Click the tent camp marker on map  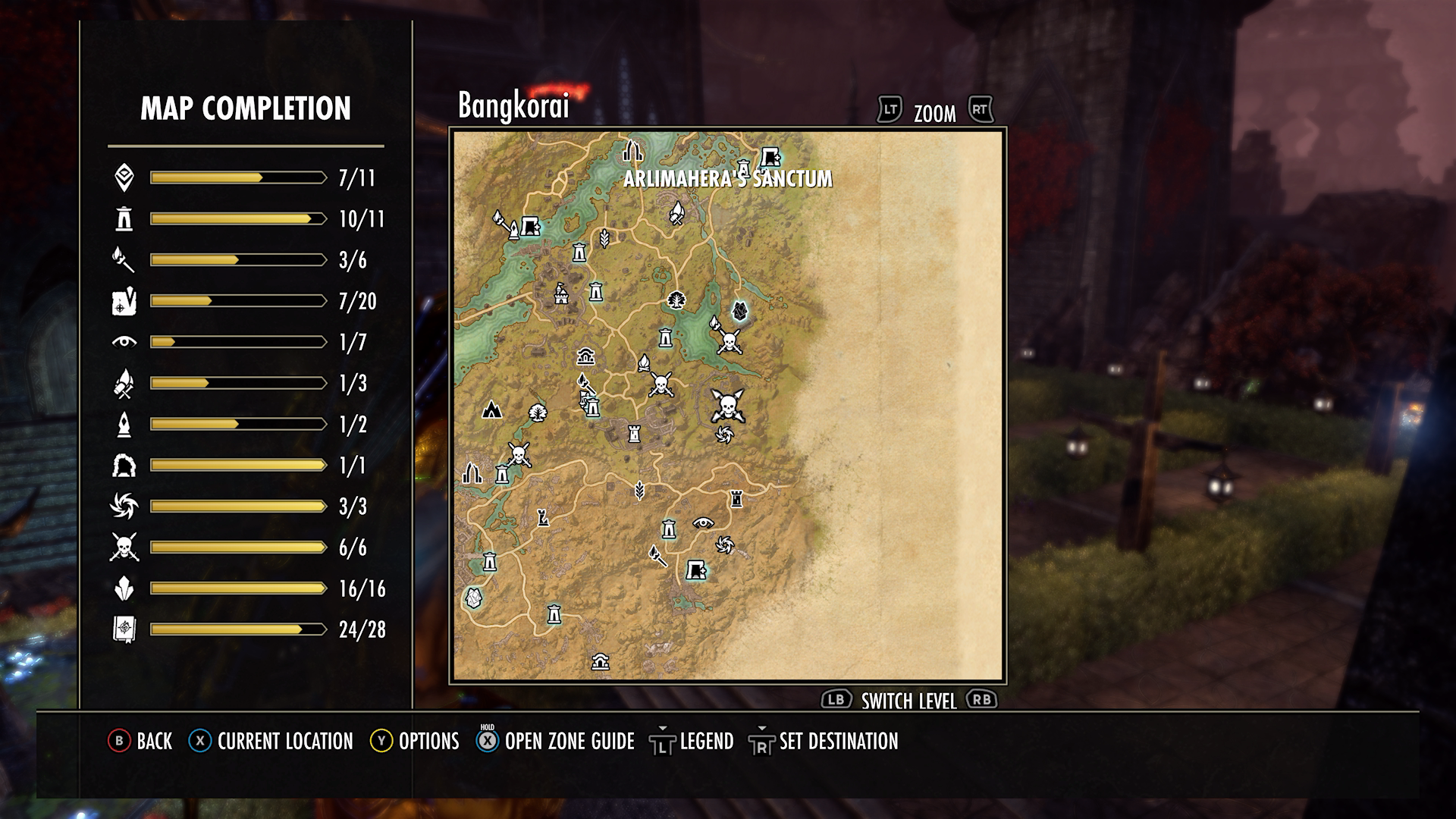(492, 410)
